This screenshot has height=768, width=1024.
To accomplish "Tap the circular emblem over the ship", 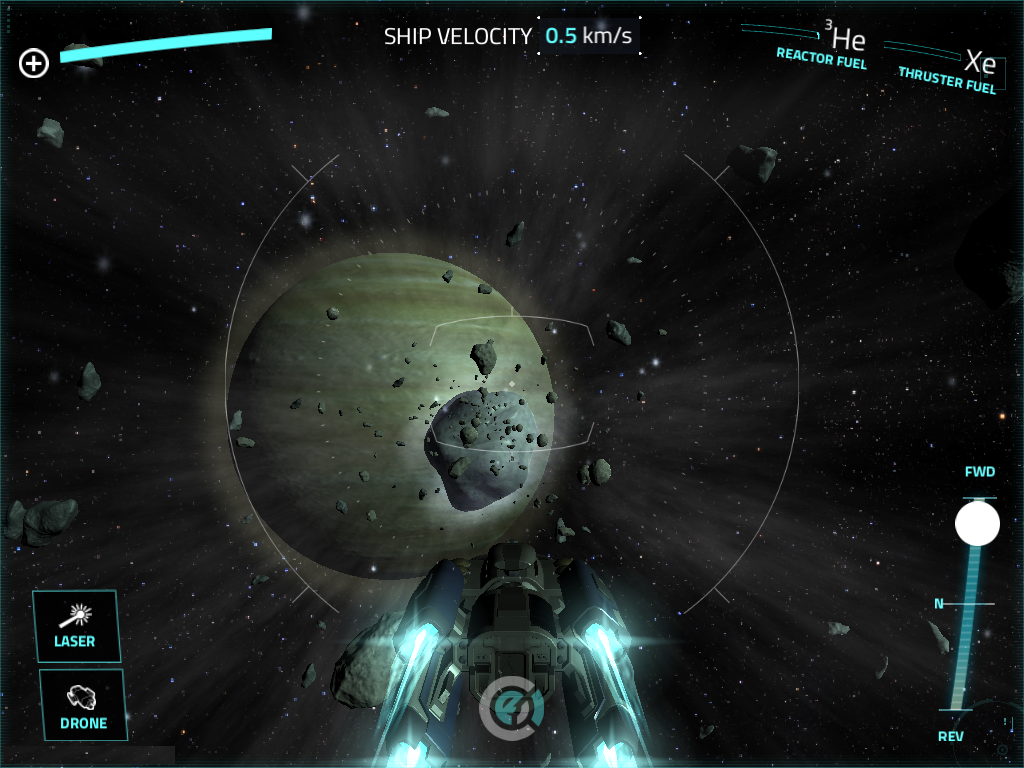I will point(512,708).
